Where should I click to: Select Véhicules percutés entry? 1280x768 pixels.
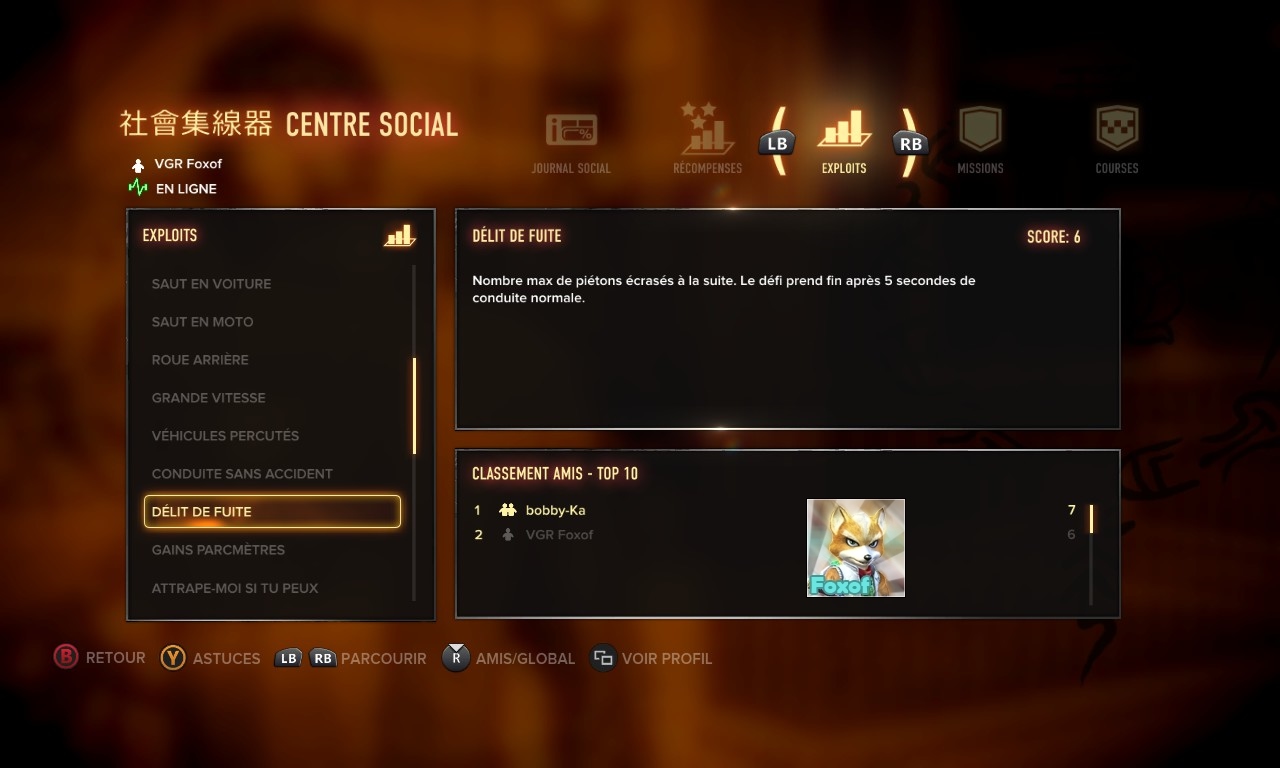tap(225, 436)
